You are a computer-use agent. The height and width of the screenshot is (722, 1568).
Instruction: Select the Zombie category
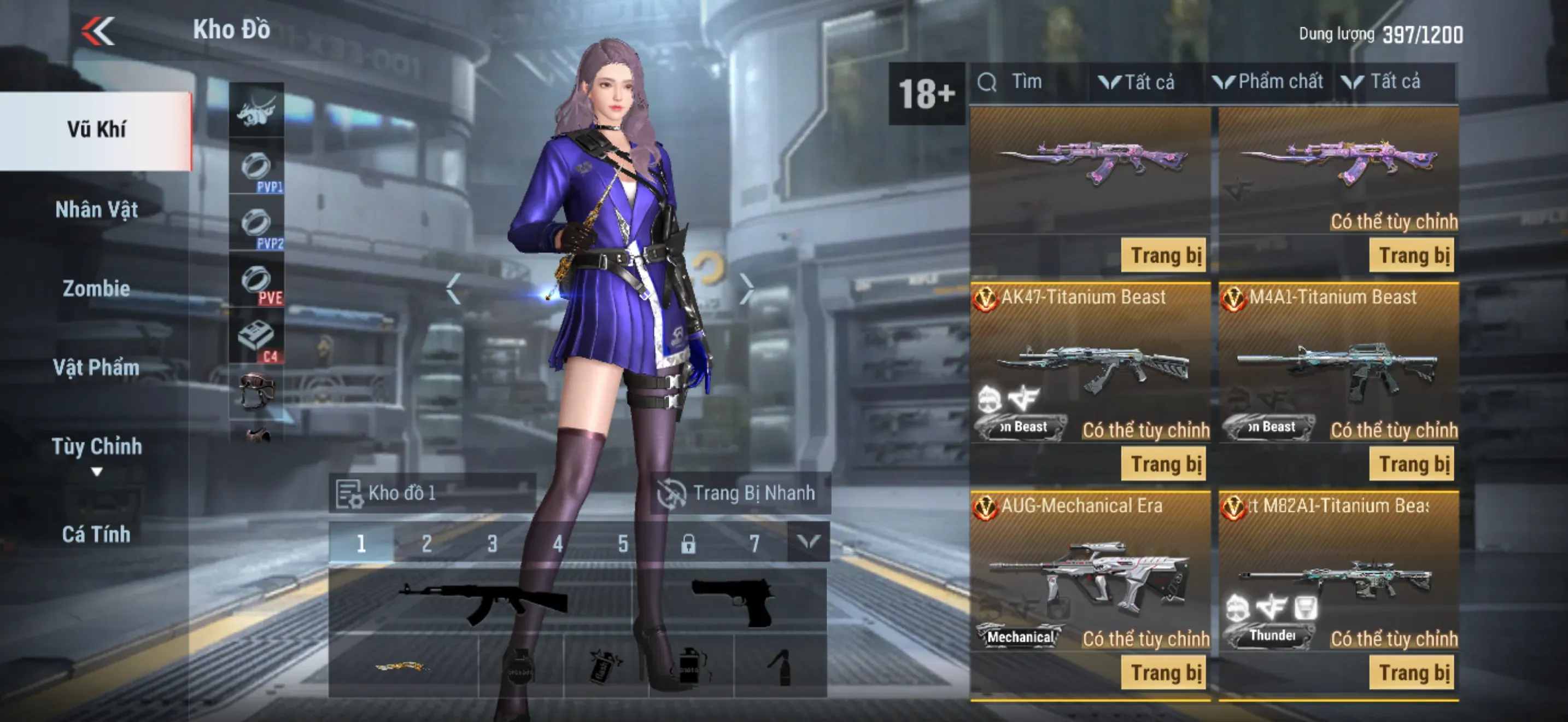(x=96, y=289)
